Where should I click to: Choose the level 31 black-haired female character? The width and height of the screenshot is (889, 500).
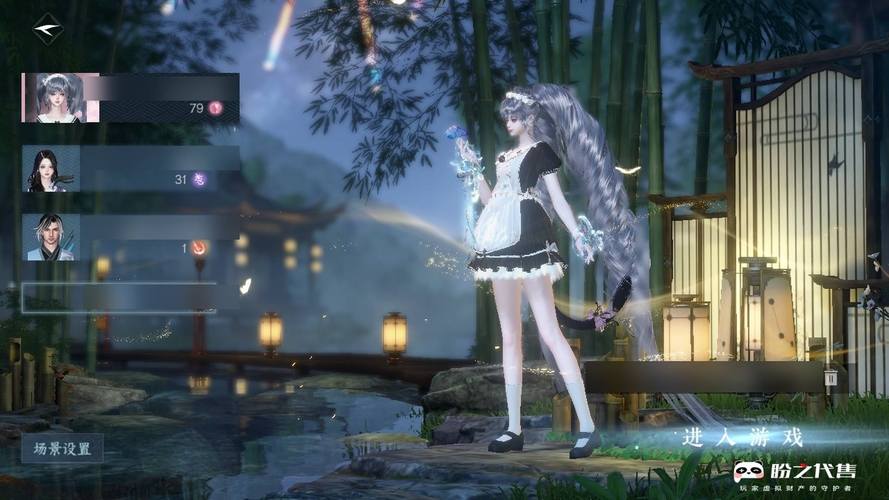(130, 169)
